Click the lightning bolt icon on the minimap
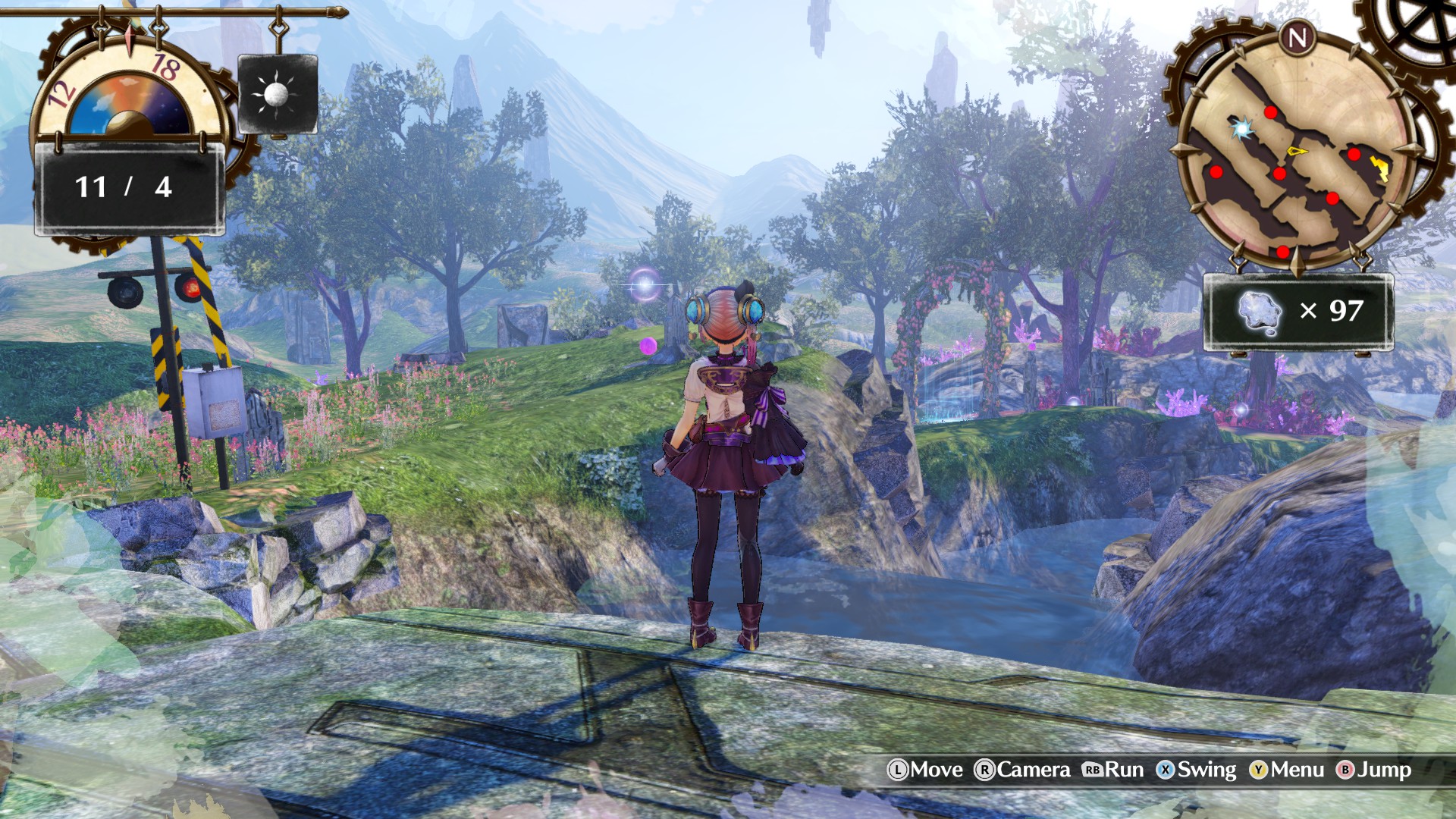Viewport: 1456px width, 819px height. (1379, 168)
